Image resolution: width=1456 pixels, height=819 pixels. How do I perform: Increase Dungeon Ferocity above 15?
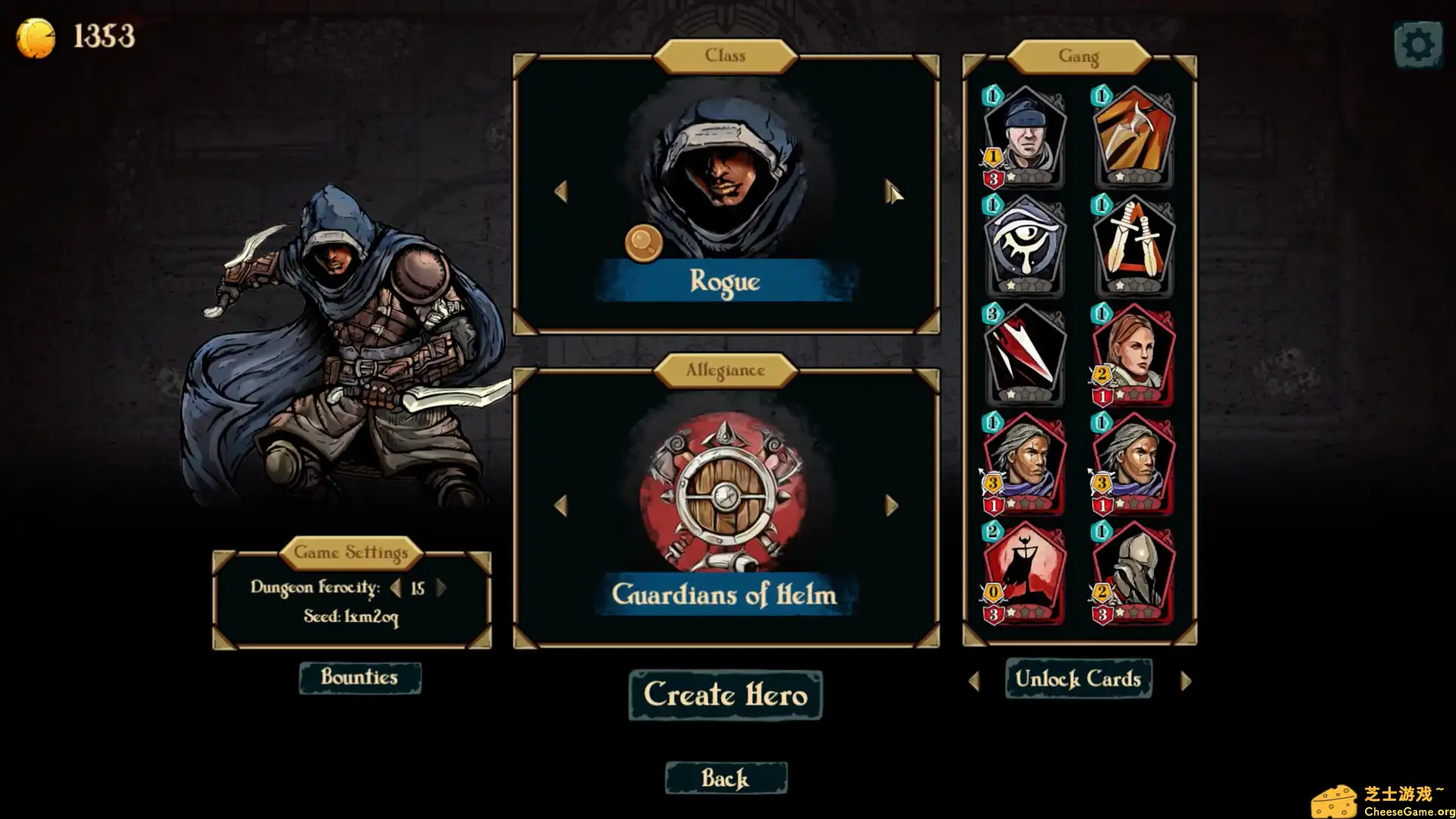(441, 588)
